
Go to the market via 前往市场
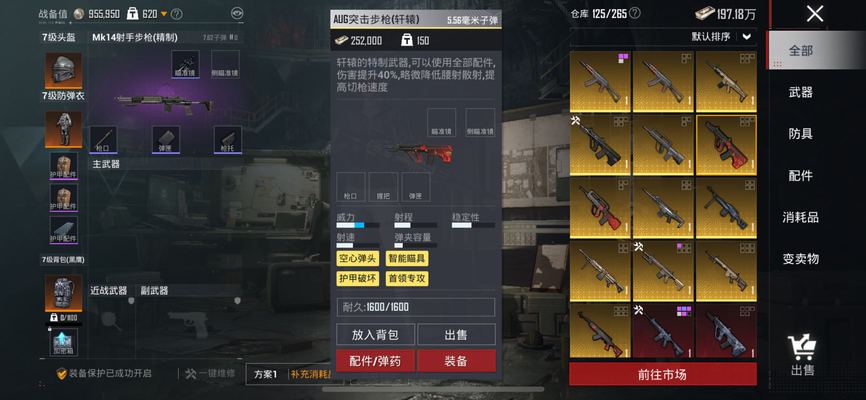coord(662,375)
